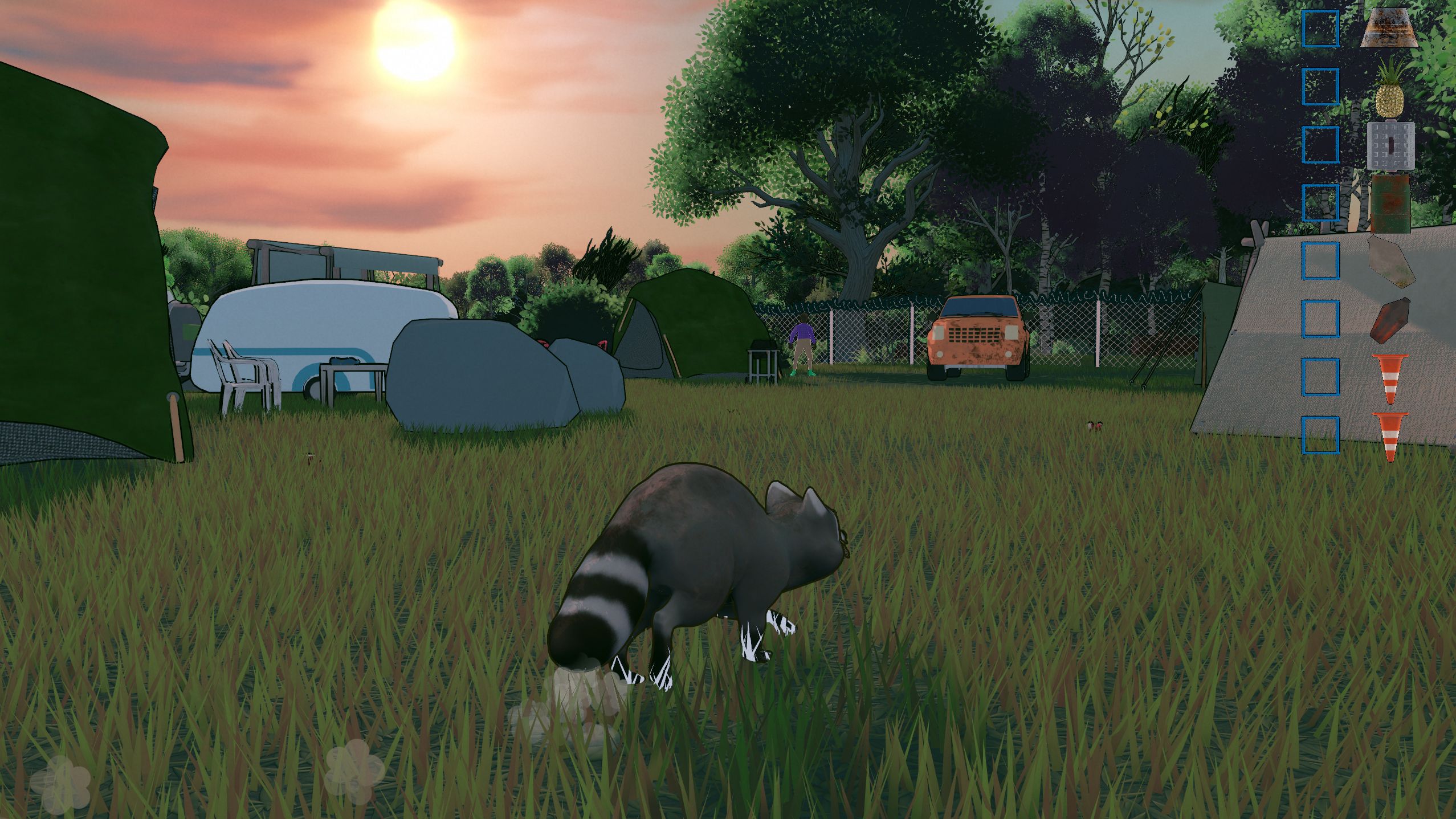The height and width of the screenshot is (819, 1456).
Task: Select the brown rusty jug icon
Action: coord(1390,320)
